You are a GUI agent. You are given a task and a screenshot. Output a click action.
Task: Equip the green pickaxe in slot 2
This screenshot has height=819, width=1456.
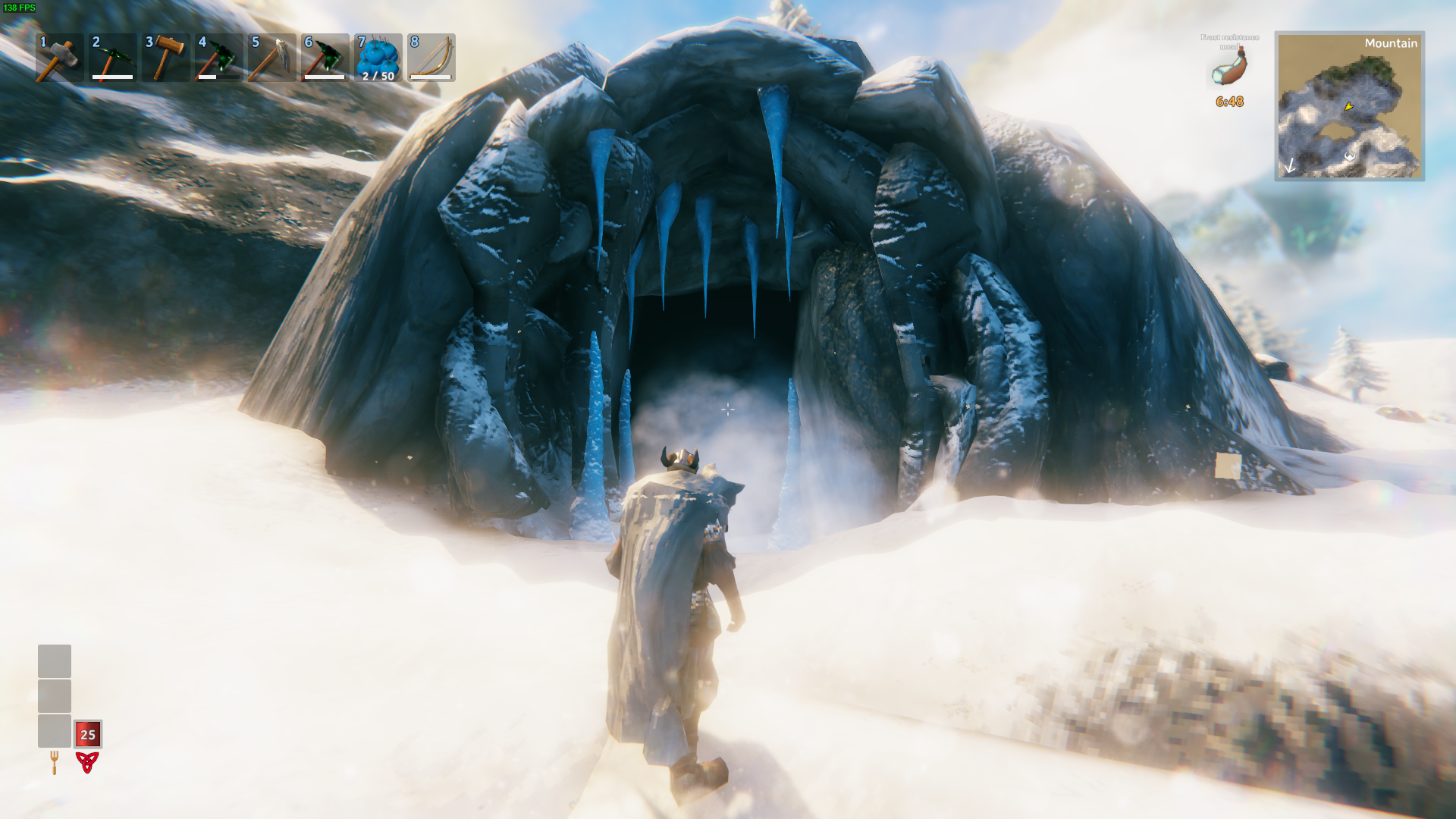[112, 58]
